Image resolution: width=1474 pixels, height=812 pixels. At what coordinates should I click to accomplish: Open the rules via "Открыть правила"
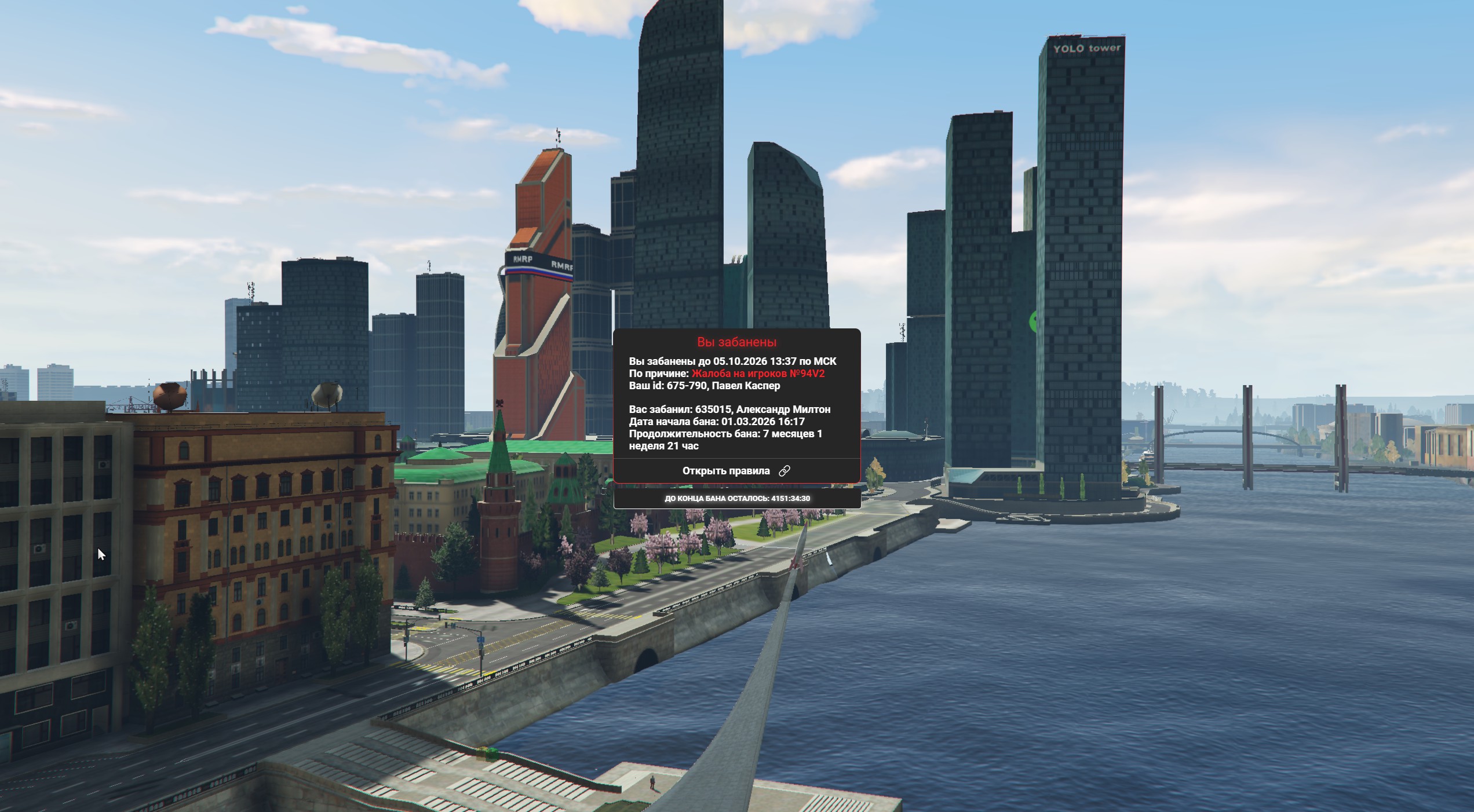[735, 471]
